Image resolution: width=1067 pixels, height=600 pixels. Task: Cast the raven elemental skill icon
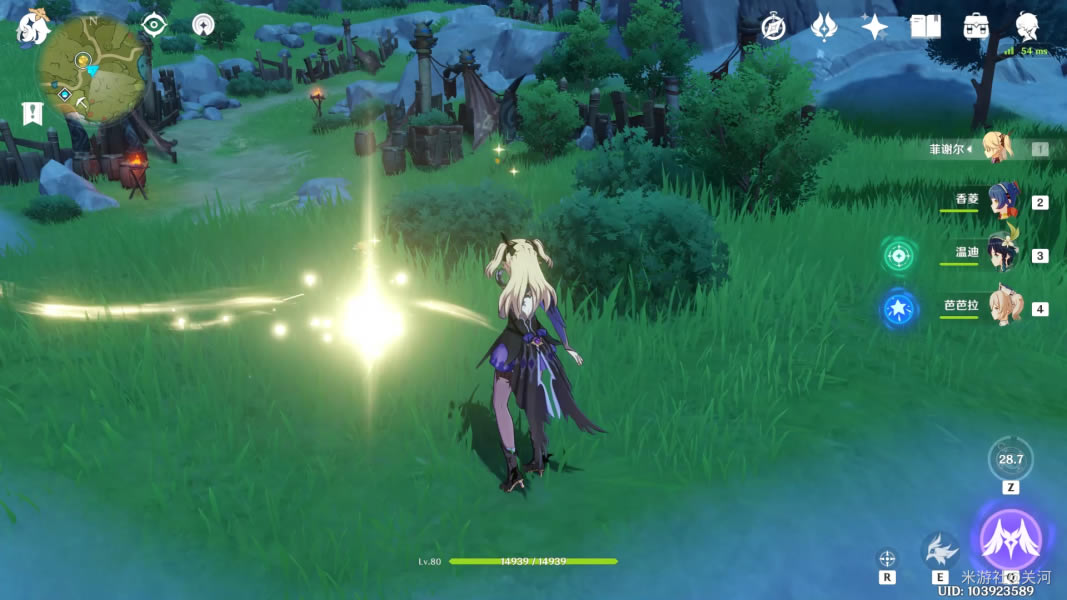[x=940, y=550]
